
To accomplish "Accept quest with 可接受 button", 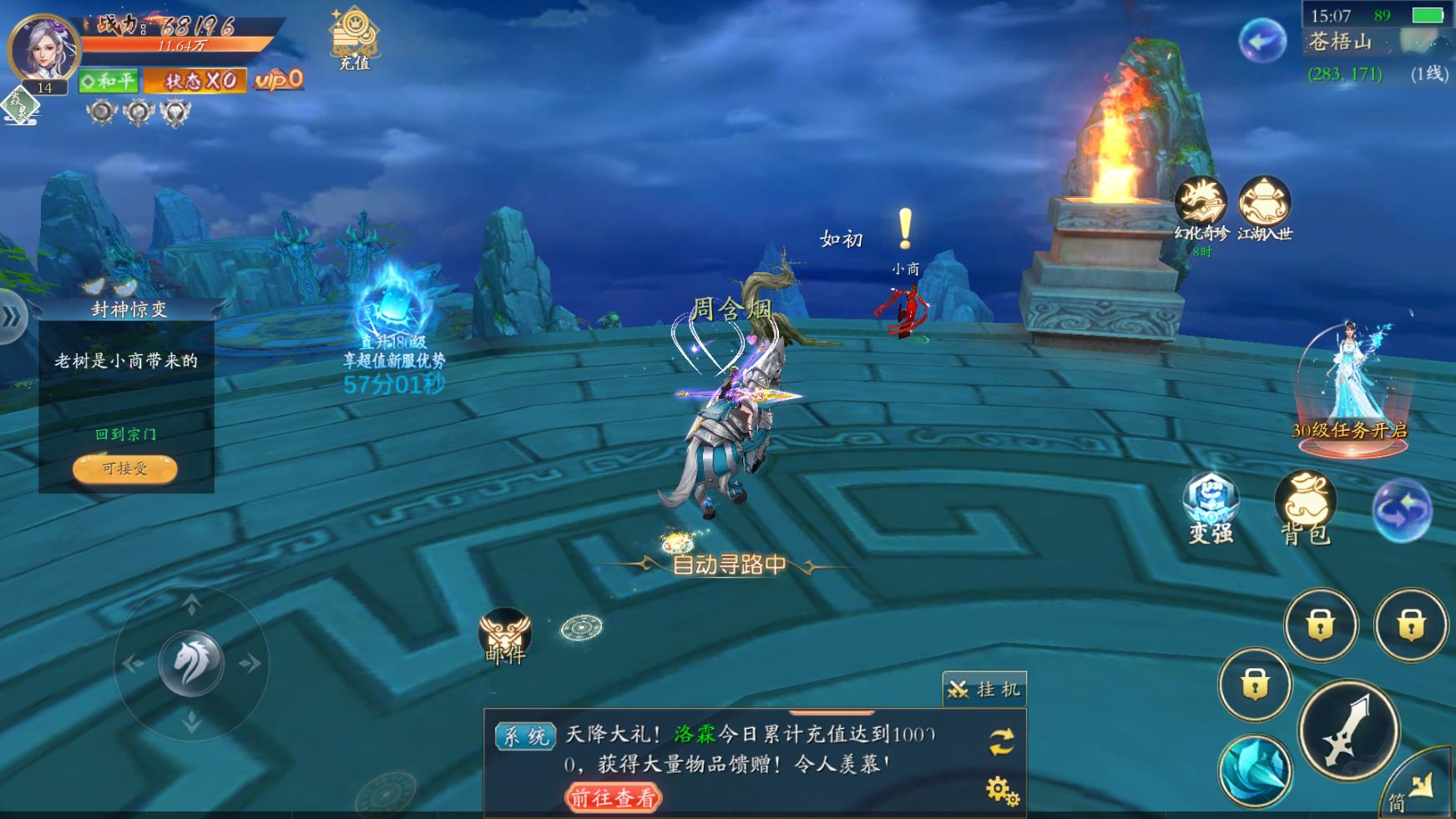I will click(x=125, y=468).
